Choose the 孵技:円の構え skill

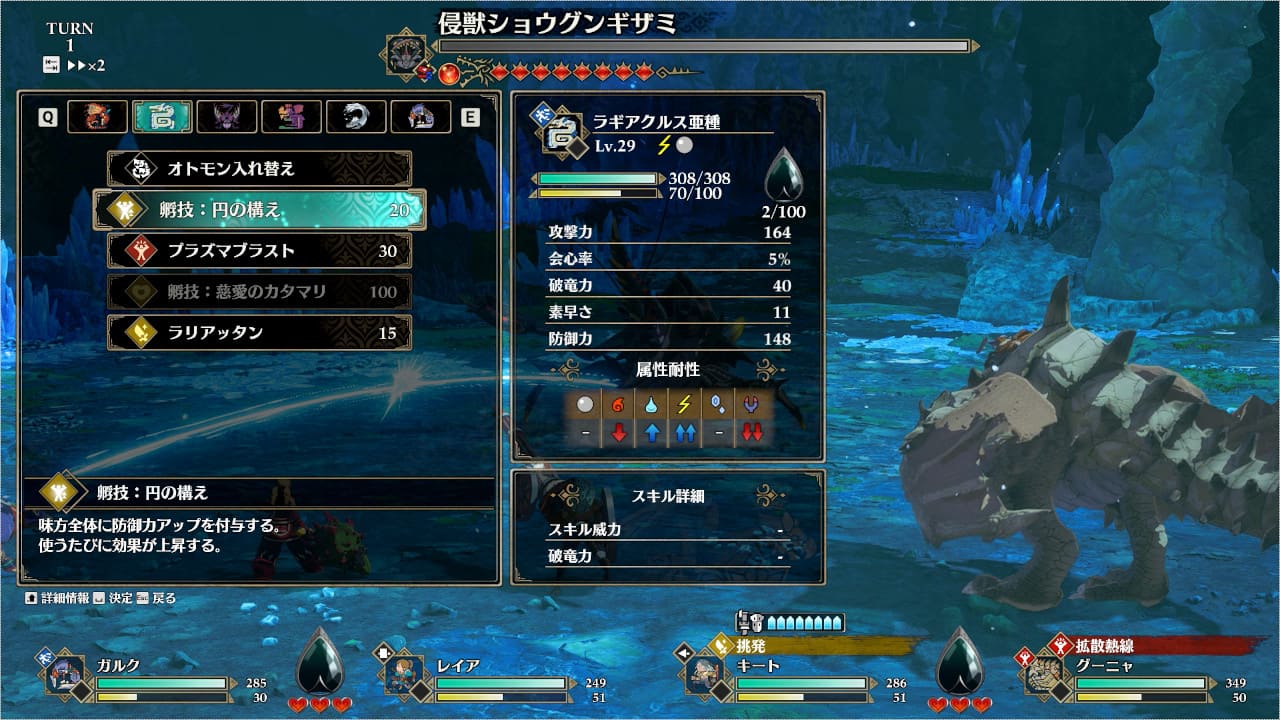tap(259, 210)
